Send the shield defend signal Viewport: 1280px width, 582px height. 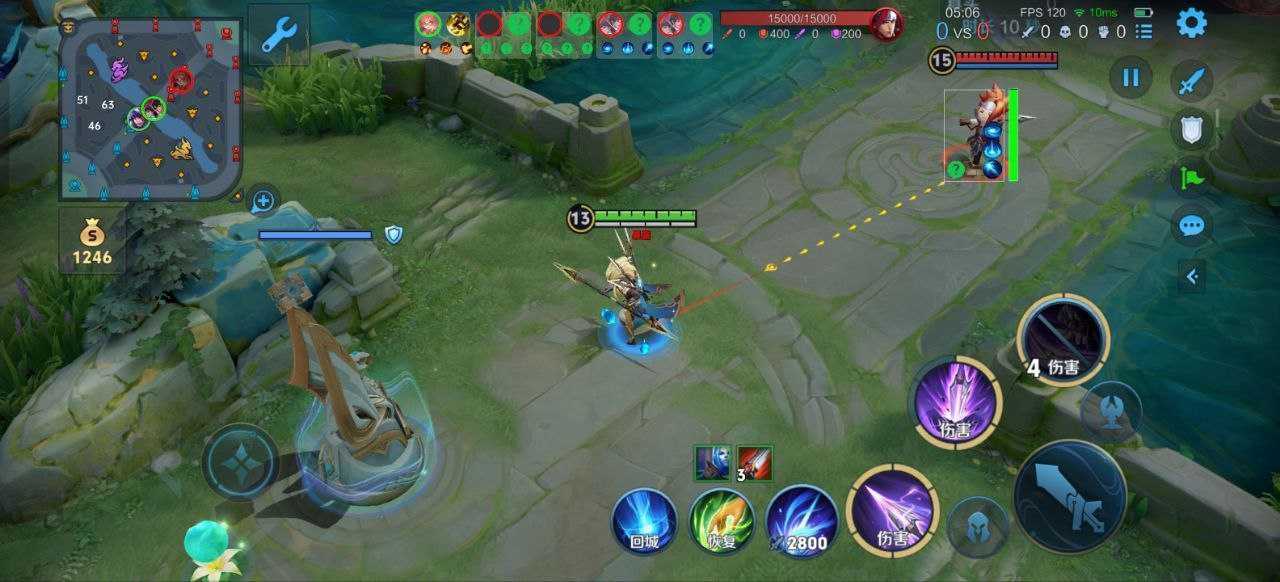(1191, 129)
